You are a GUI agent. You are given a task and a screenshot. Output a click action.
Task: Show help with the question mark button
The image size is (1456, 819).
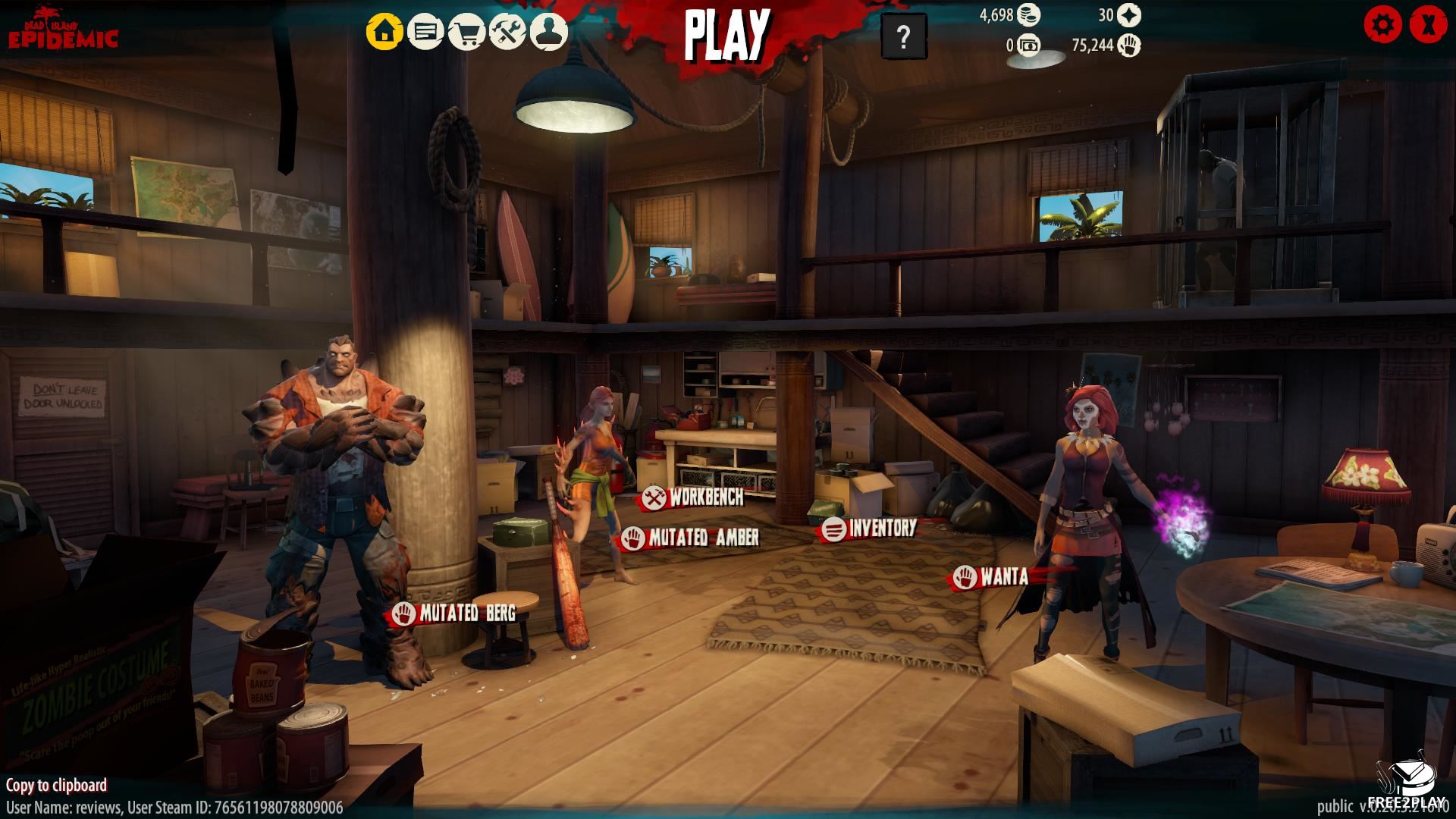pos(903,36)
